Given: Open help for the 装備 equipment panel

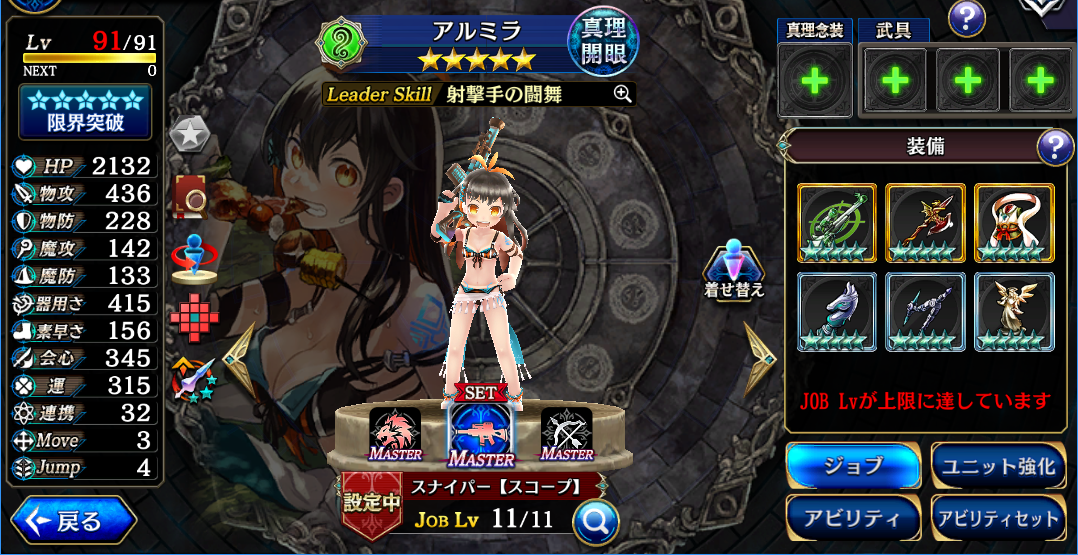Looking at the screenshot, I should [1055, 148].
